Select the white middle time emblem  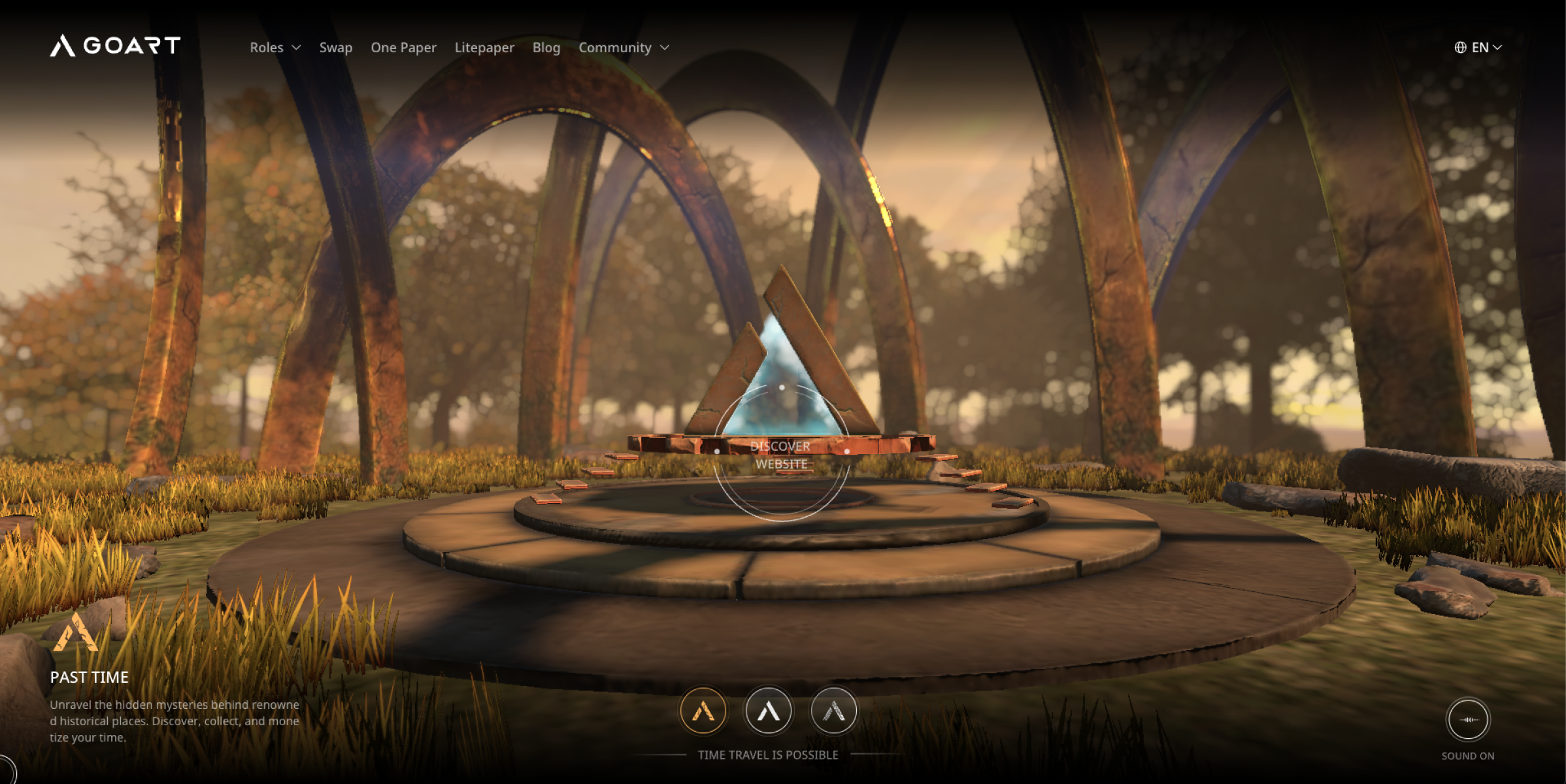[769, 710]
